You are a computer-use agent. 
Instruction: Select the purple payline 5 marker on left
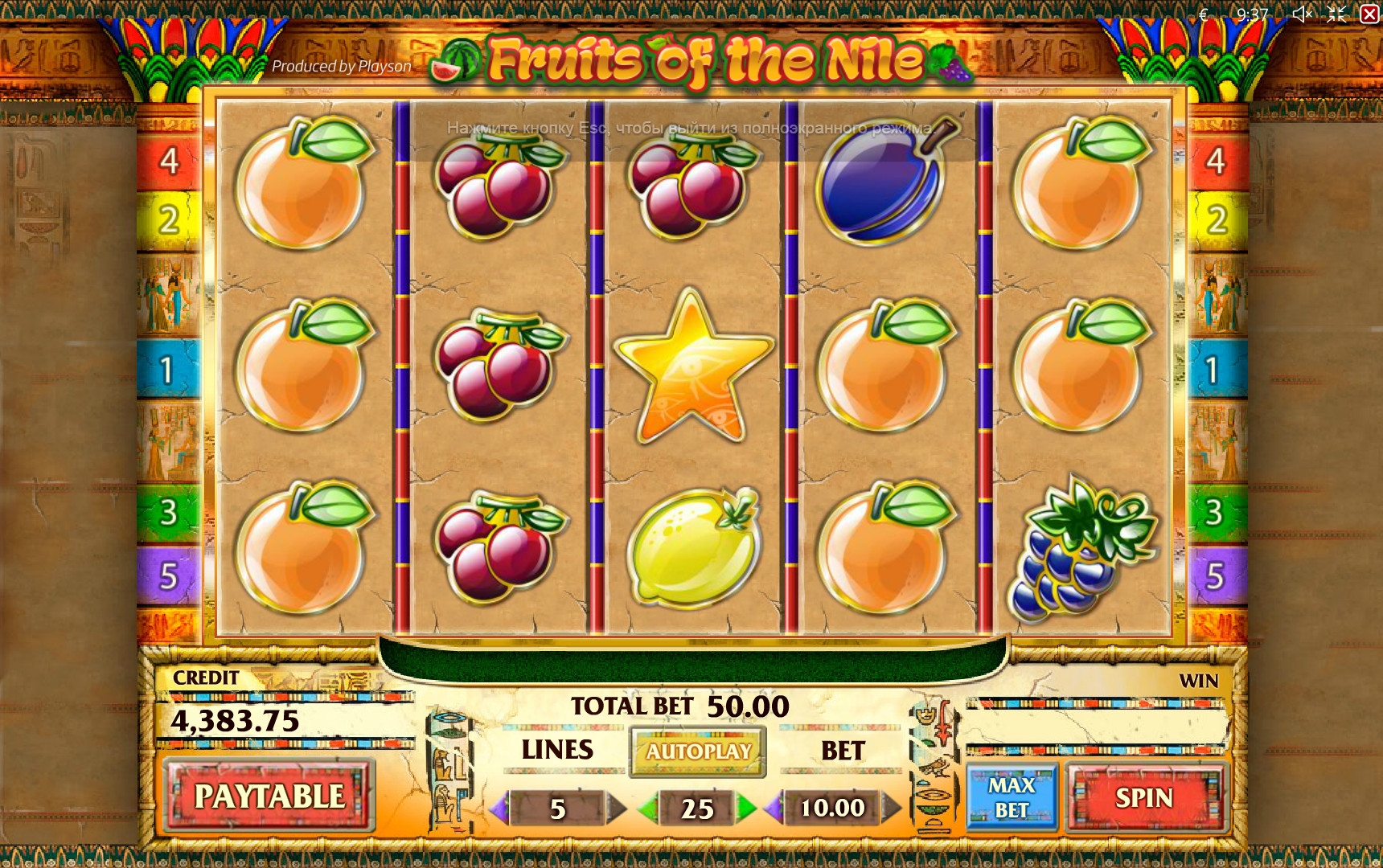coord(168,575)
